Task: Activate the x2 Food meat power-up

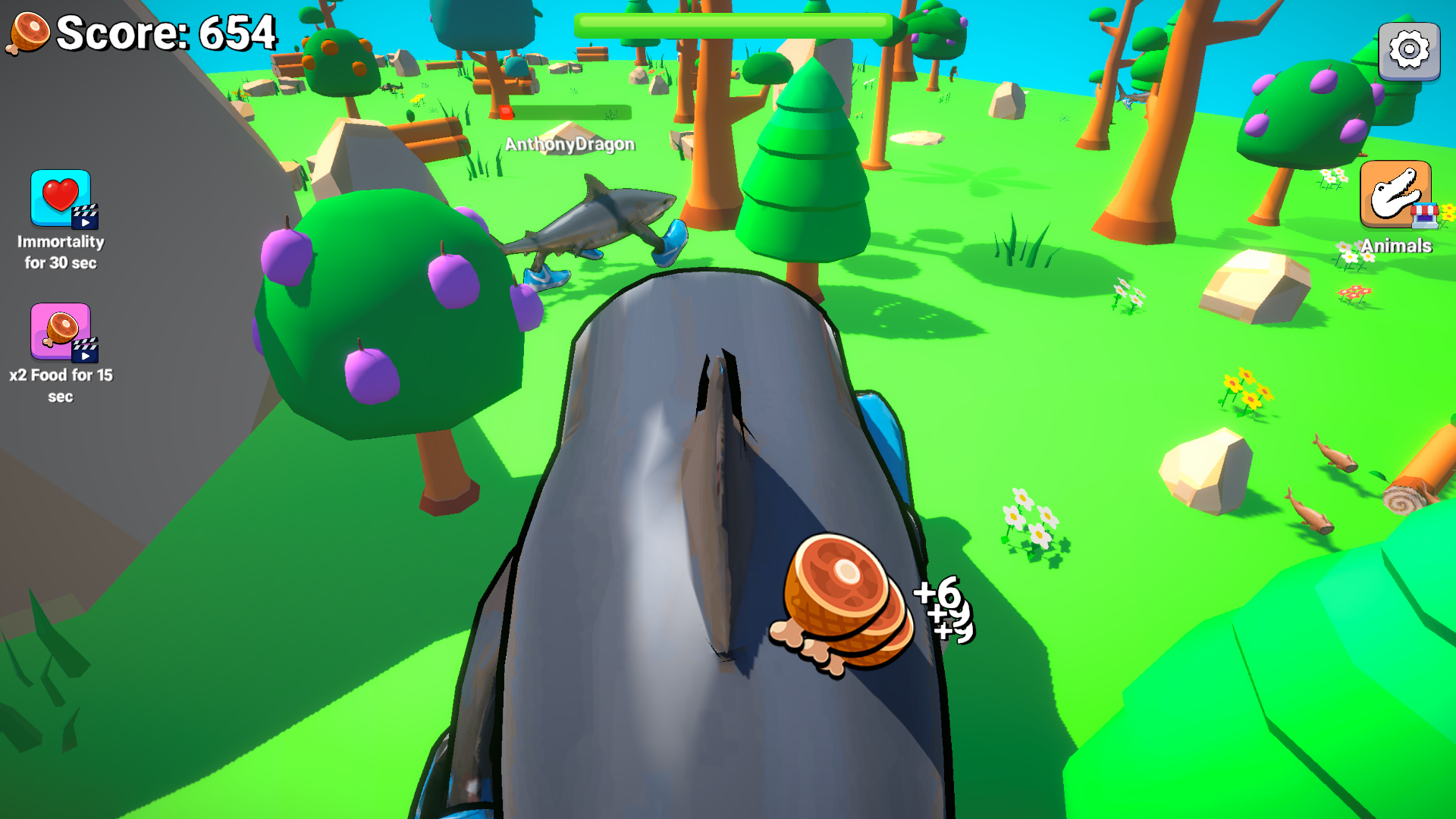Action: tap(61, 332)
